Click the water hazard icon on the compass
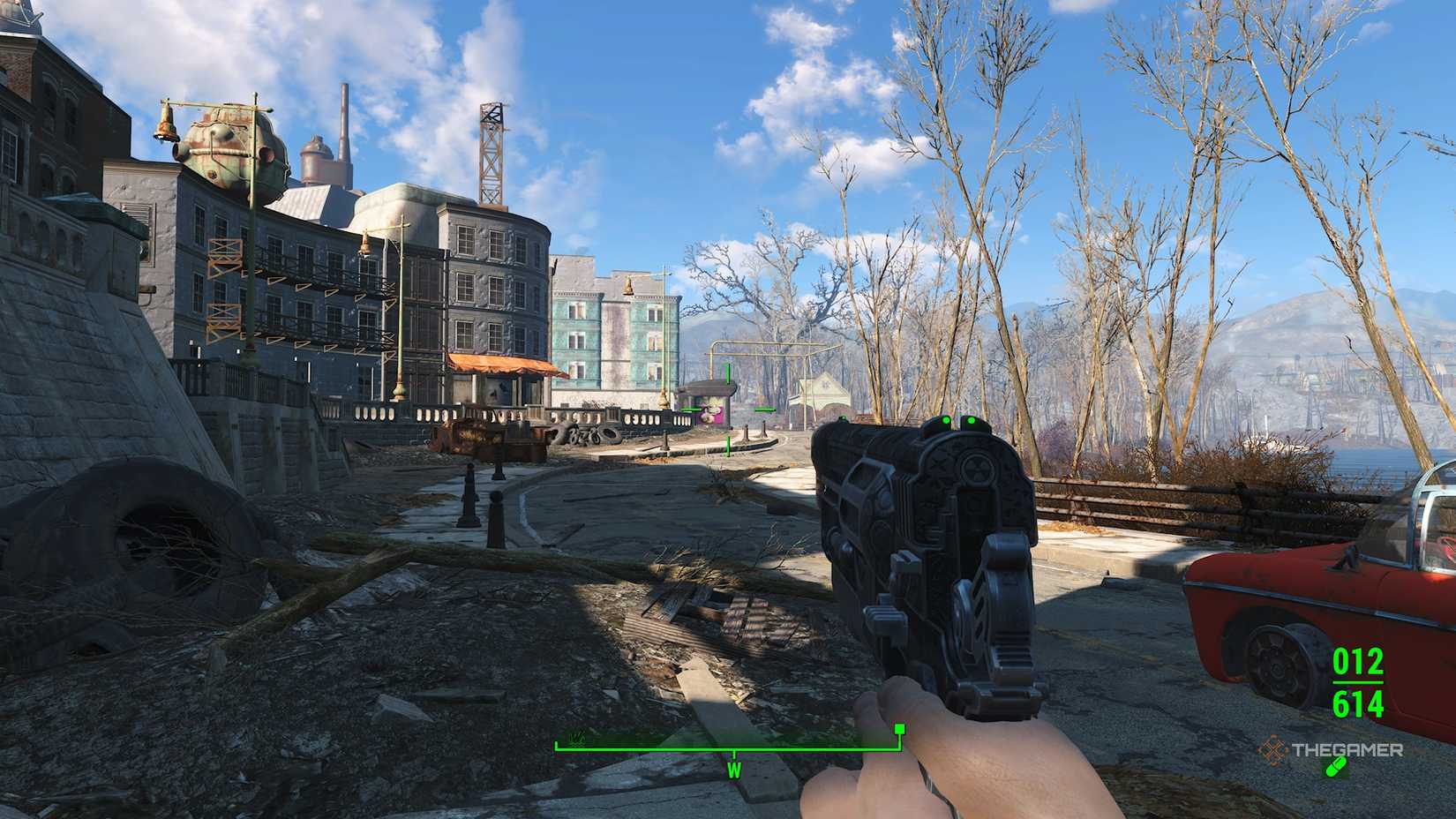Screen dimensions: 1456x819 tap(578, 738)
